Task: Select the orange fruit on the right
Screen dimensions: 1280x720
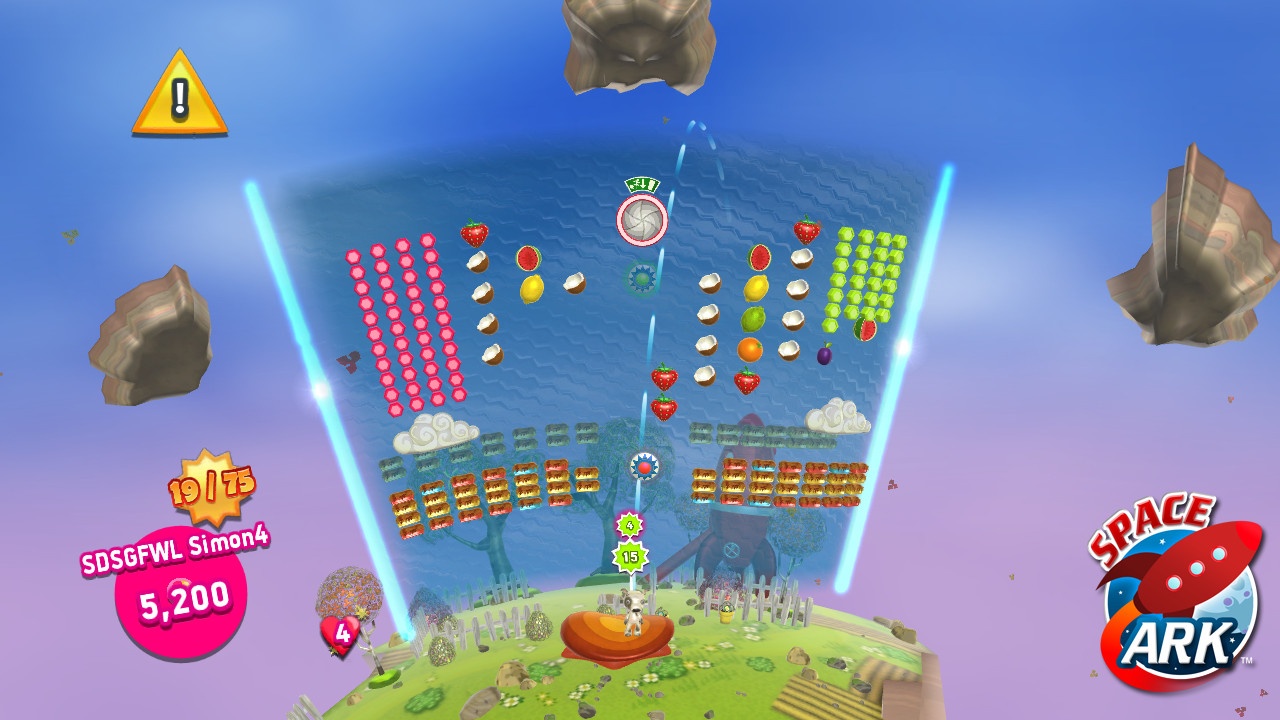Action: pyautogui.click(x=749, y=350)
